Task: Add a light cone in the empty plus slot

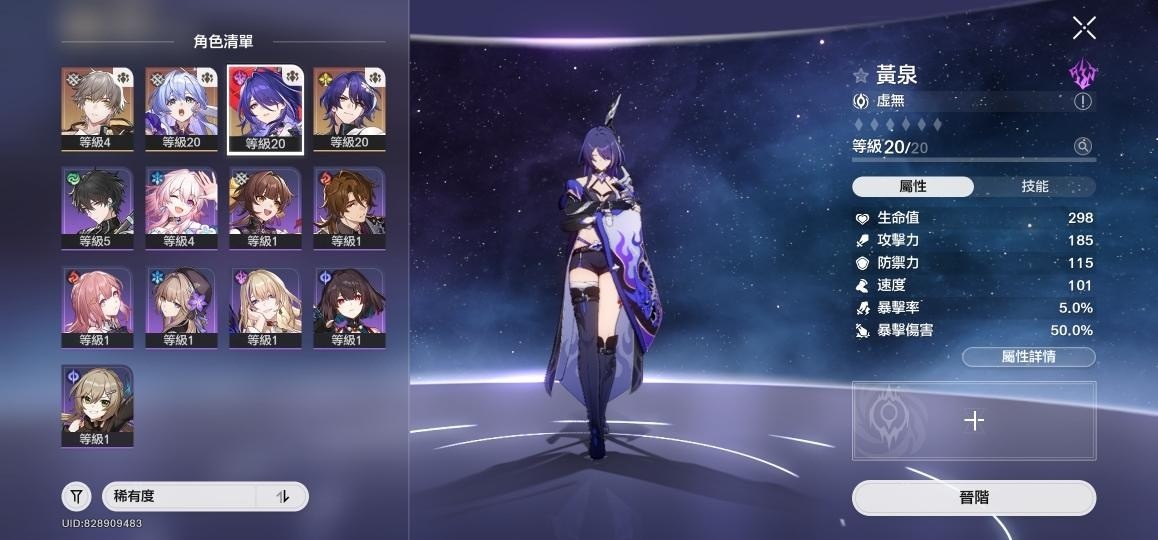Action: (973, 421)
